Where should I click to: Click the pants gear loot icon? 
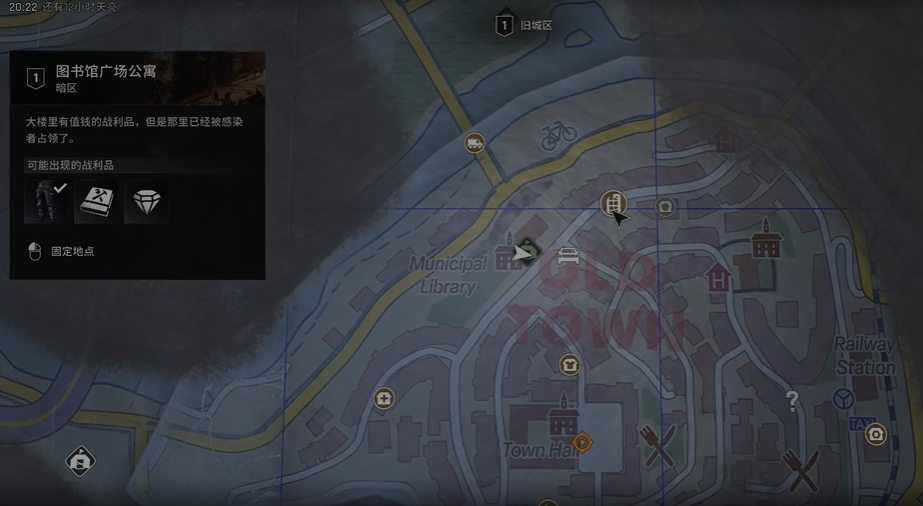click(45, 201)
